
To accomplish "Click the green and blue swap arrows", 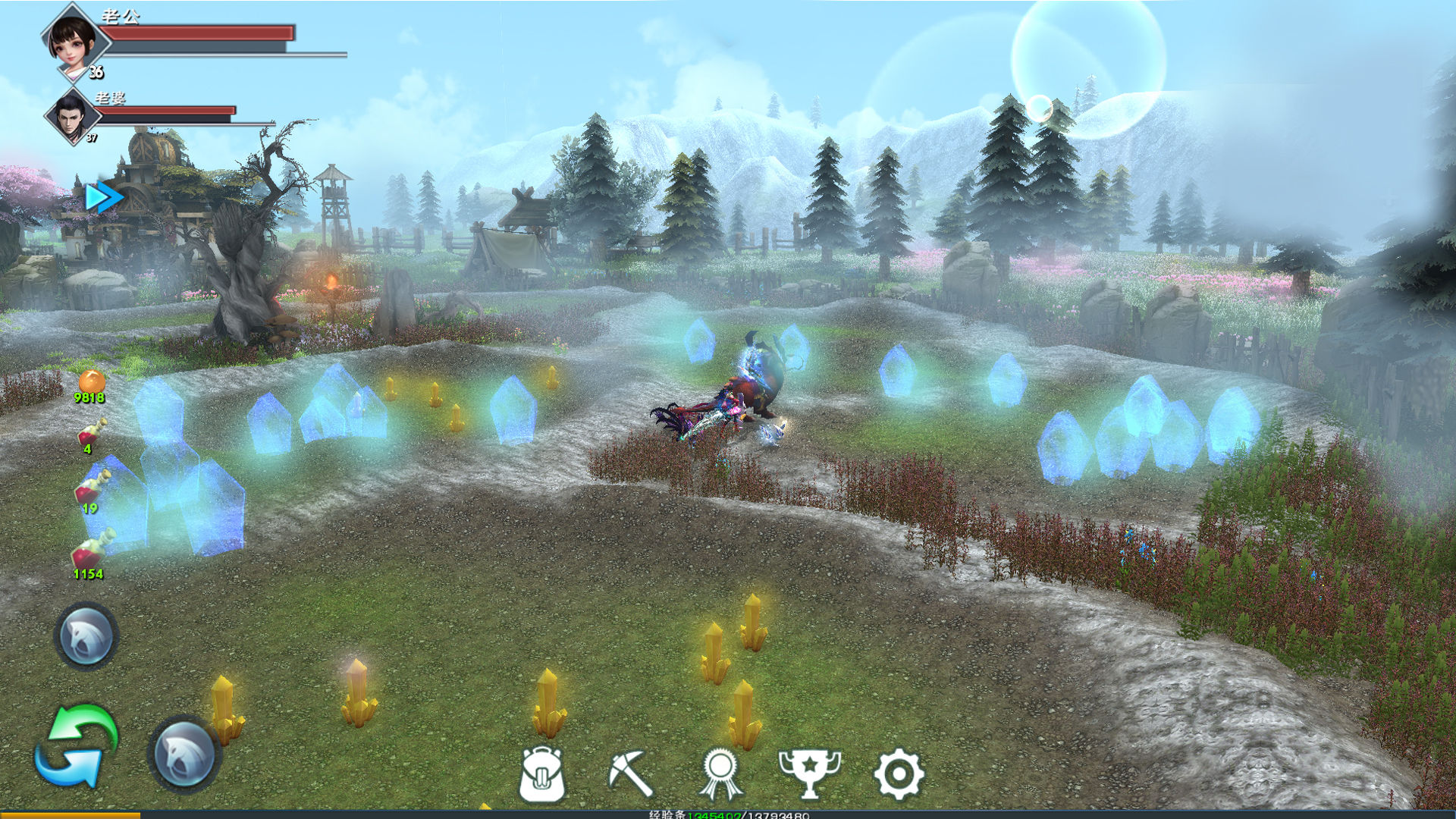I will (77, 747).
